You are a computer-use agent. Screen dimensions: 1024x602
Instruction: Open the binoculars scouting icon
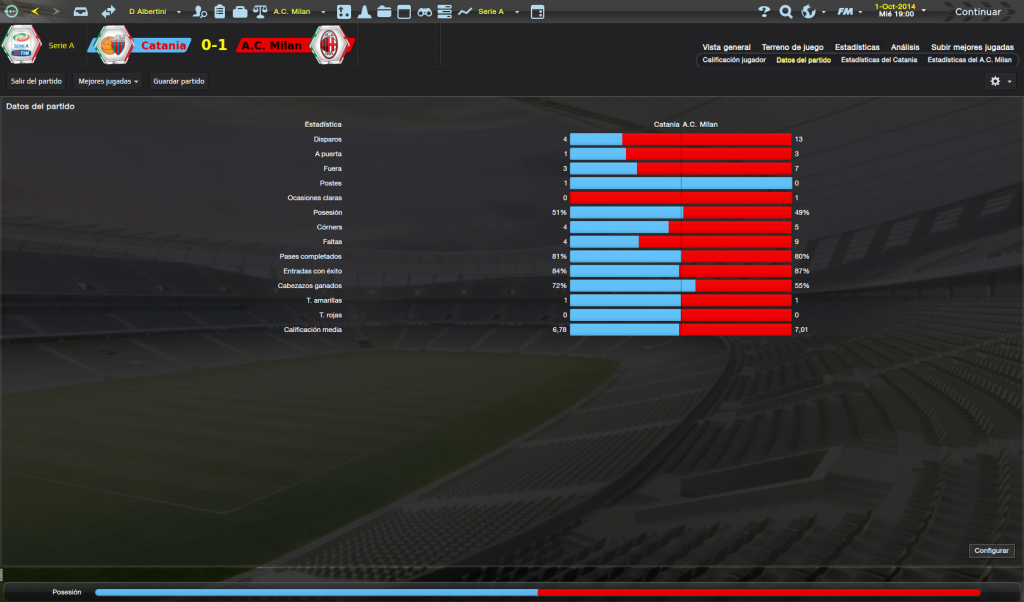coord(424,12)
